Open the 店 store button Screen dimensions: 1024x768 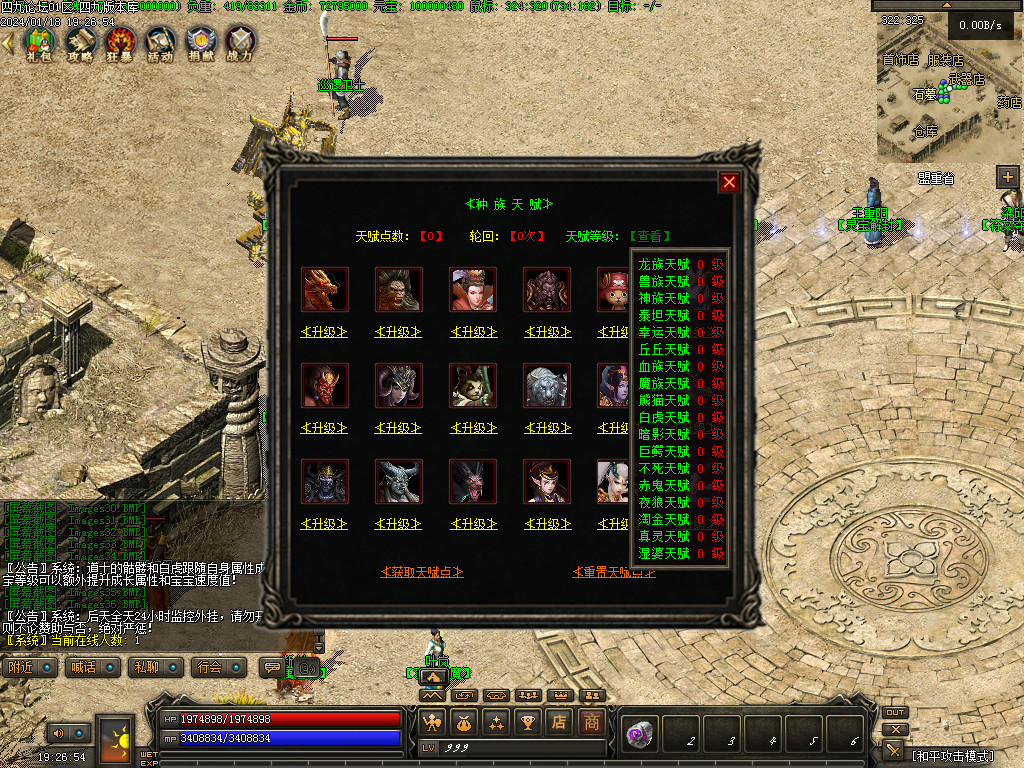point(561,722)
